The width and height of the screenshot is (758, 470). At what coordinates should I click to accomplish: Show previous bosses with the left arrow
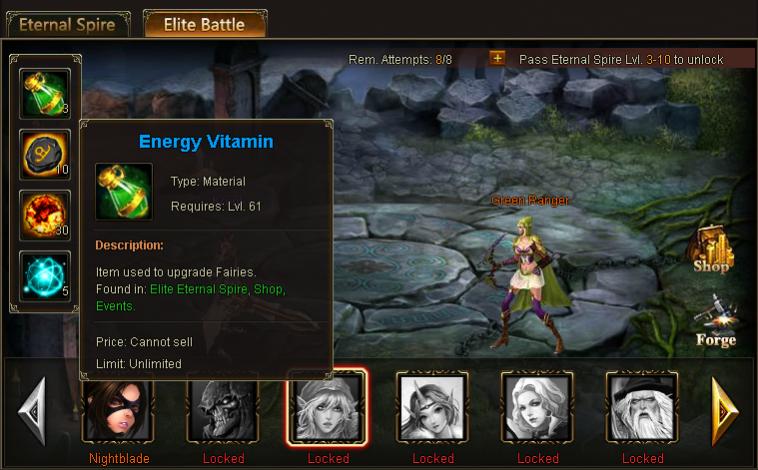(32, 410)
